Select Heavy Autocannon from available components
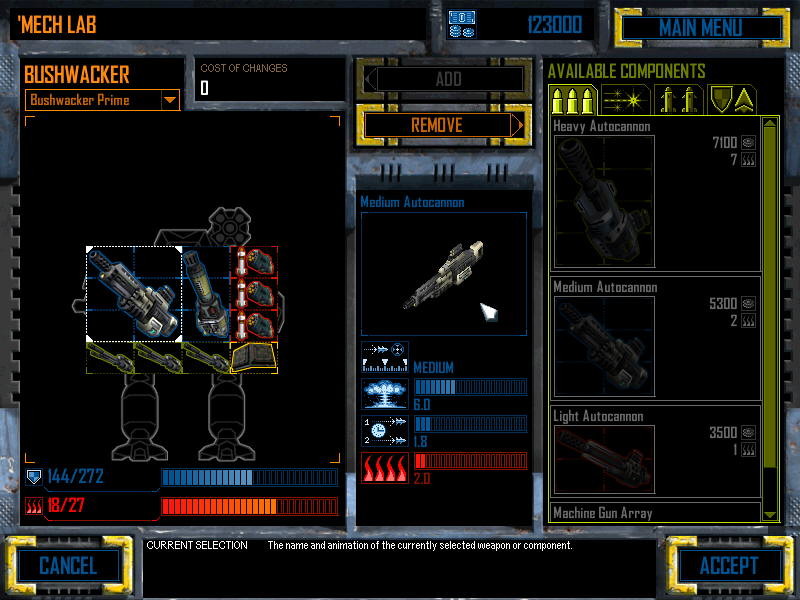This screenshot has height=600, width=800. click(x=656, y=193)
